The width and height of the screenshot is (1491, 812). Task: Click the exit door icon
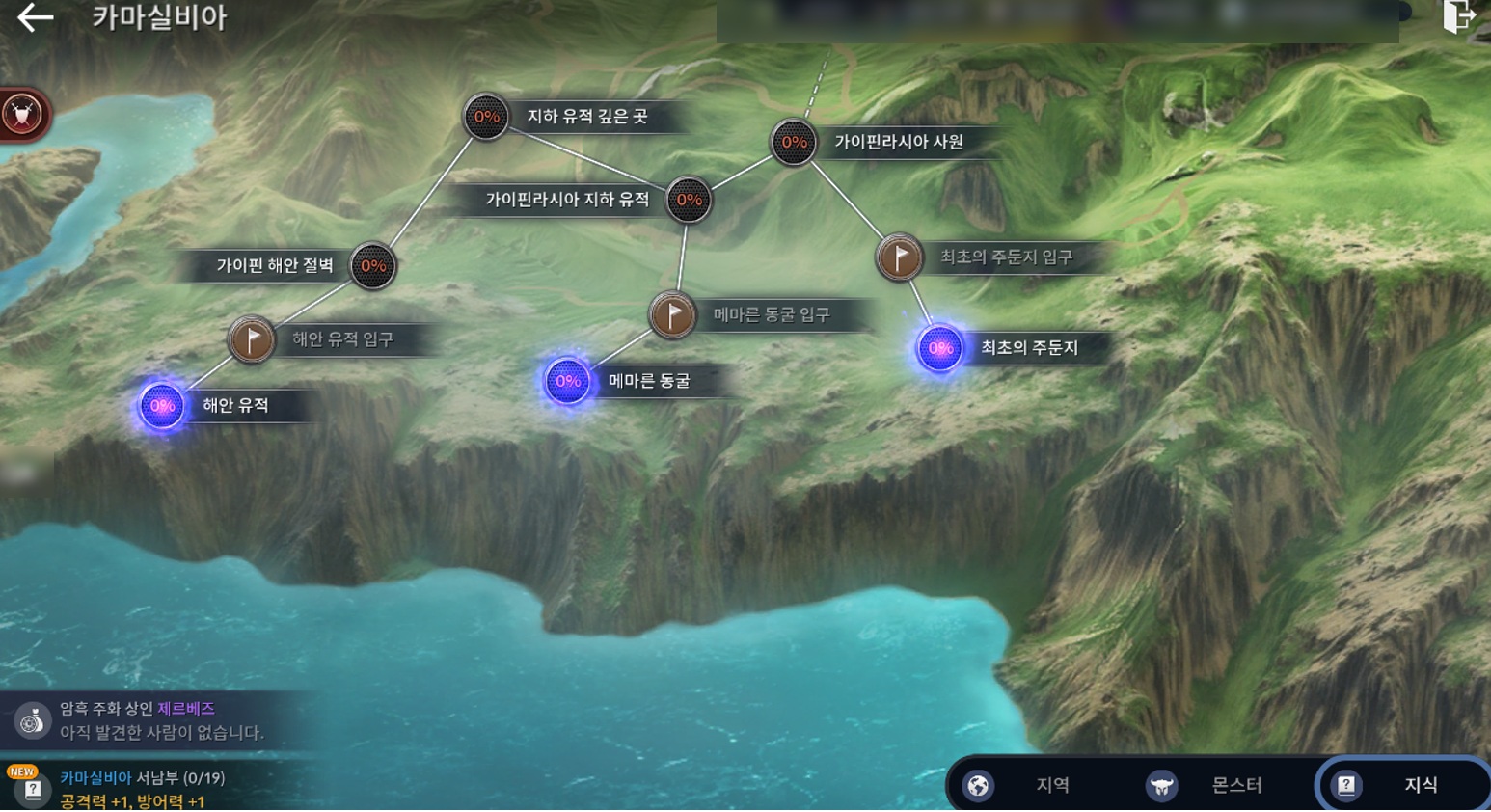(x=1458, y=16)
